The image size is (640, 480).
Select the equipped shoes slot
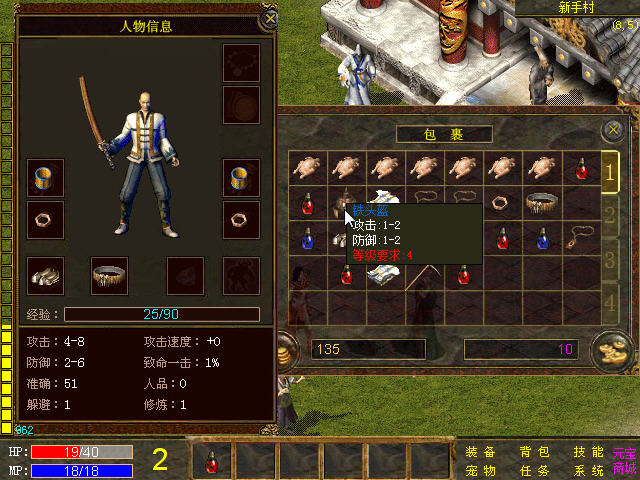click(x=45, y=275)
